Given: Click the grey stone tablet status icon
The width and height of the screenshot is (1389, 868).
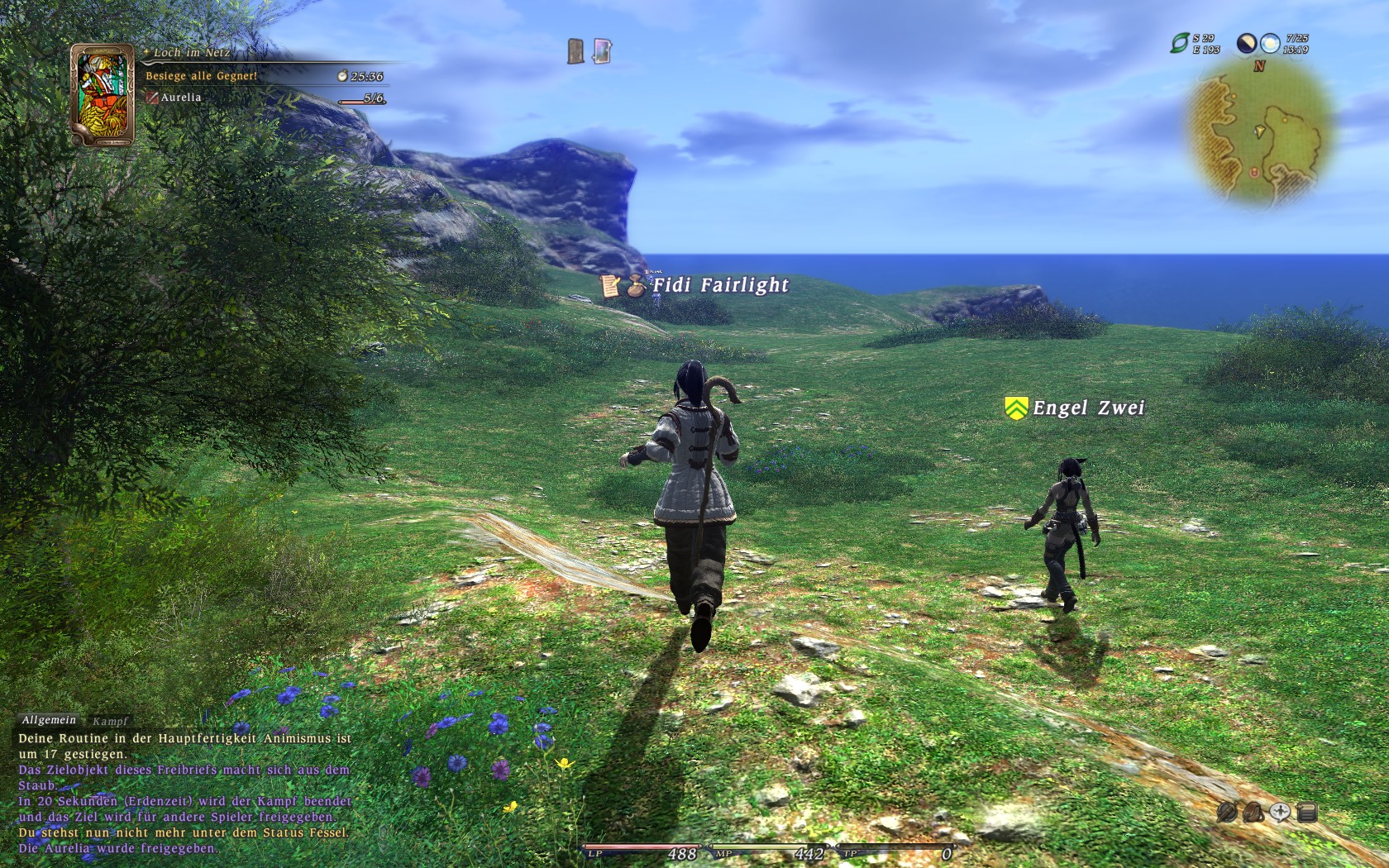Looking at the screenshot, I should pos(576,51).
